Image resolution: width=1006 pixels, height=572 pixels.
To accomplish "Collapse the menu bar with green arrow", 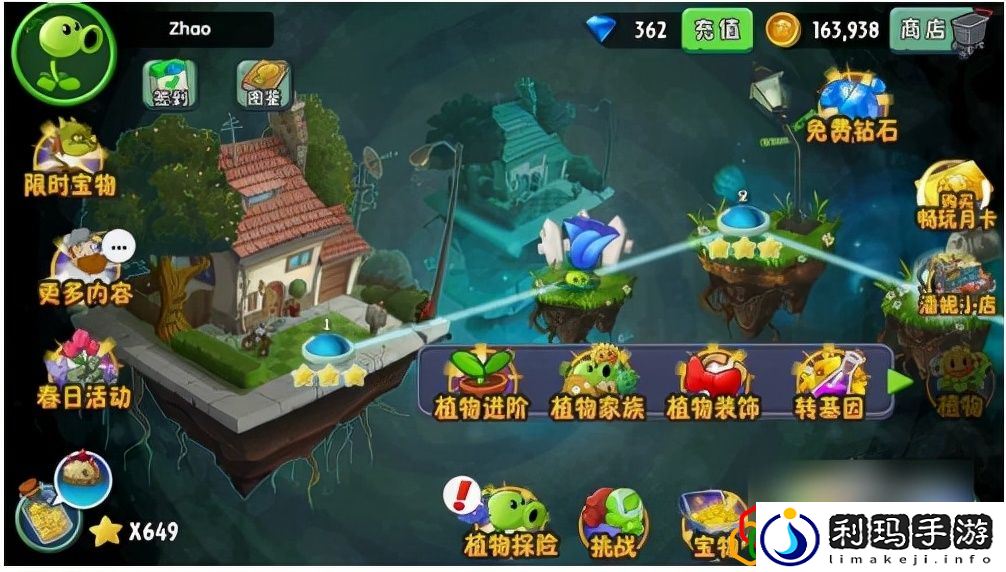I will pyautogui.click(x=901, y=382).
